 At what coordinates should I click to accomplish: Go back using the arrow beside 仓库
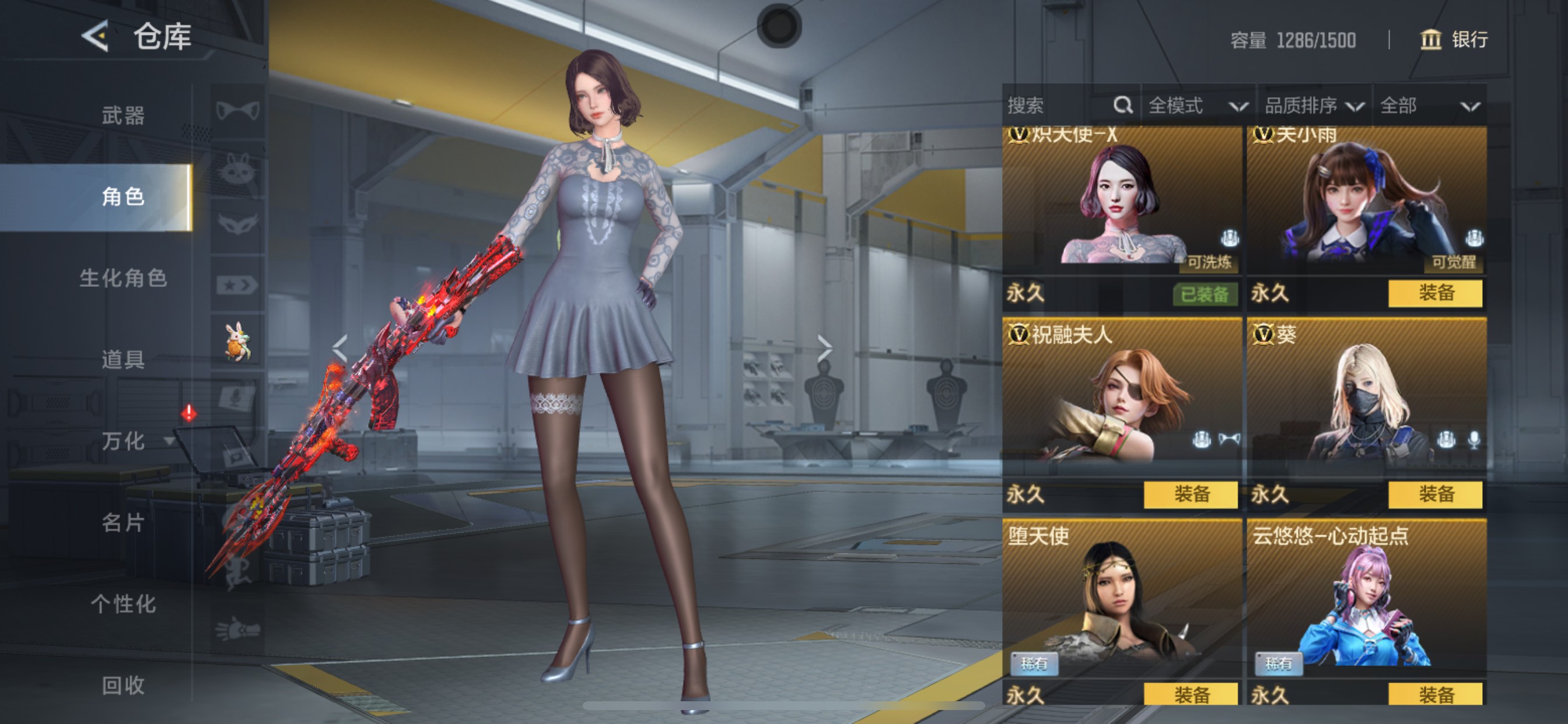coord(96,36)
